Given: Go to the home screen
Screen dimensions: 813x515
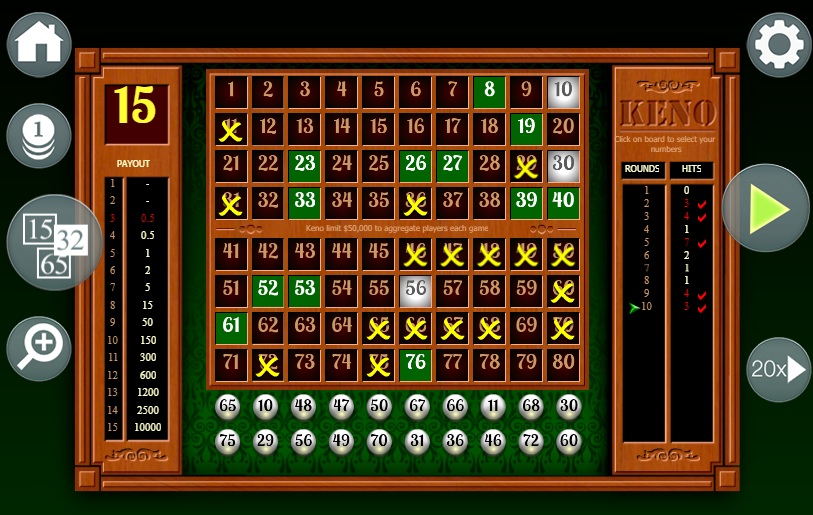Looking at the screenshot, I should coord(39,45).
